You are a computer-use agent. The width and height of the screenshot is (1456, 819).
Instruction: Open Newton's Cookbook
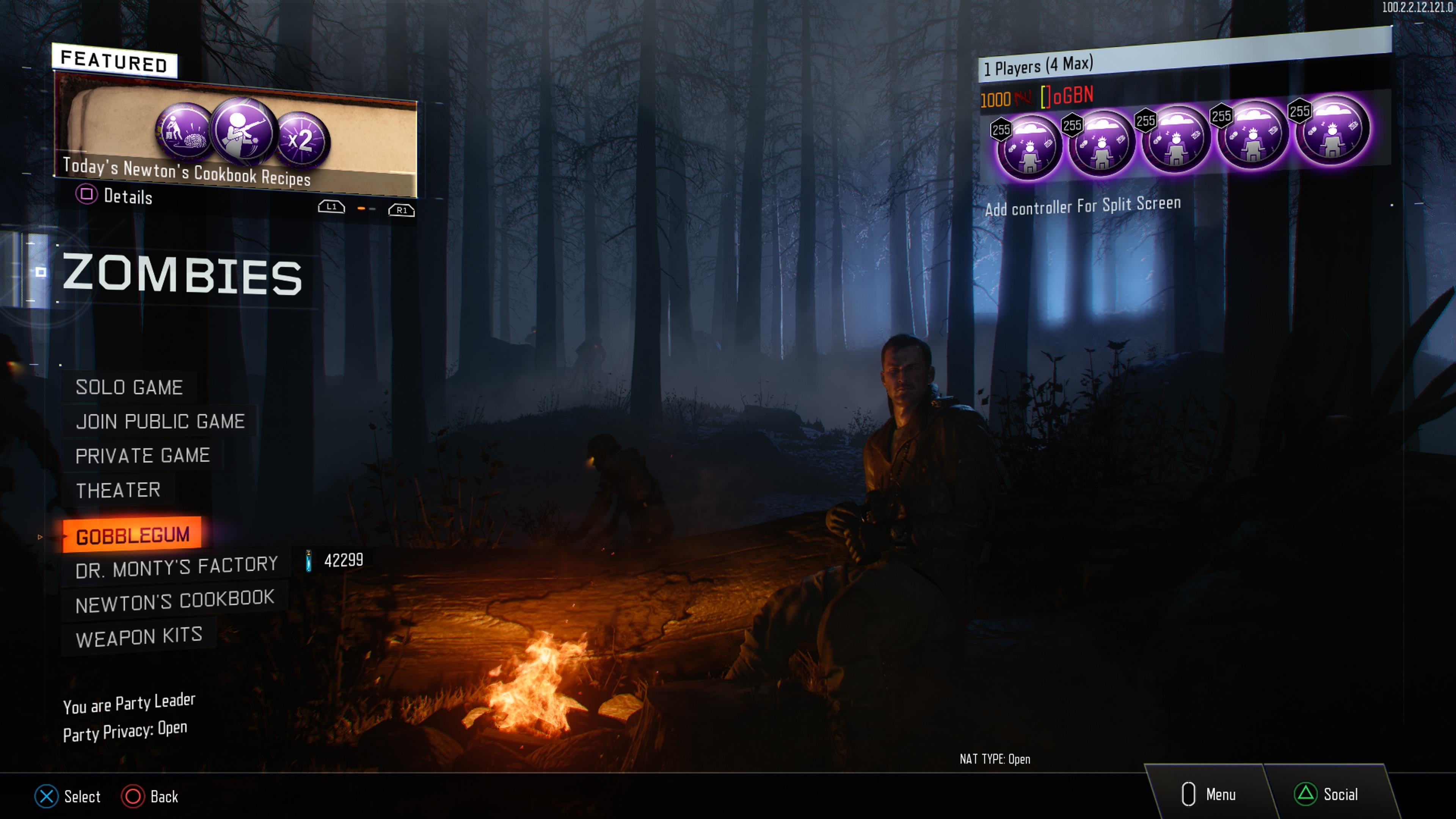(x=175, y=601)
